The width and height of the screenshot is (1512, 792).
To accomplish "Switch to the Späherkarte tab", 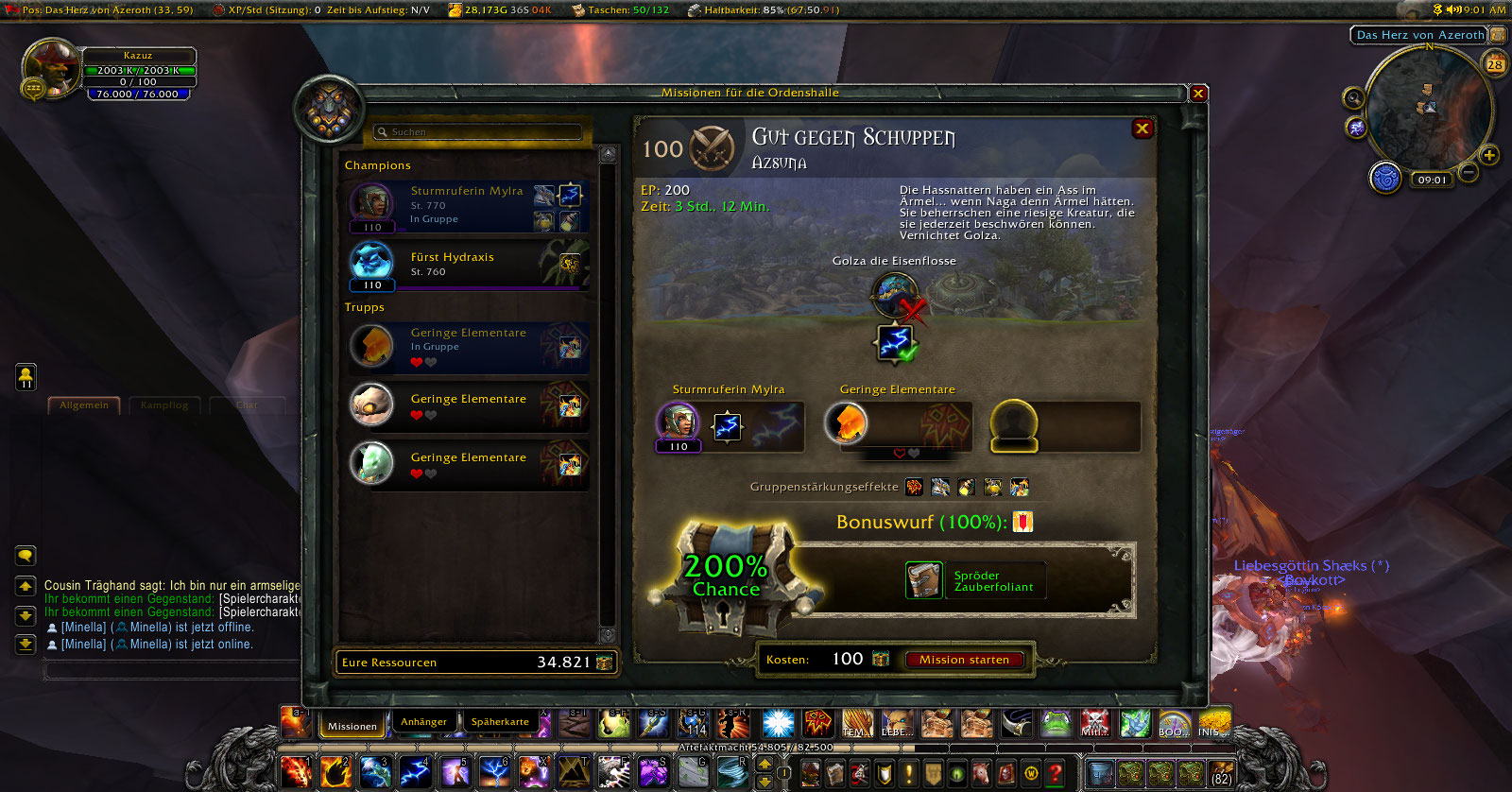I will (x=500, y=722).
